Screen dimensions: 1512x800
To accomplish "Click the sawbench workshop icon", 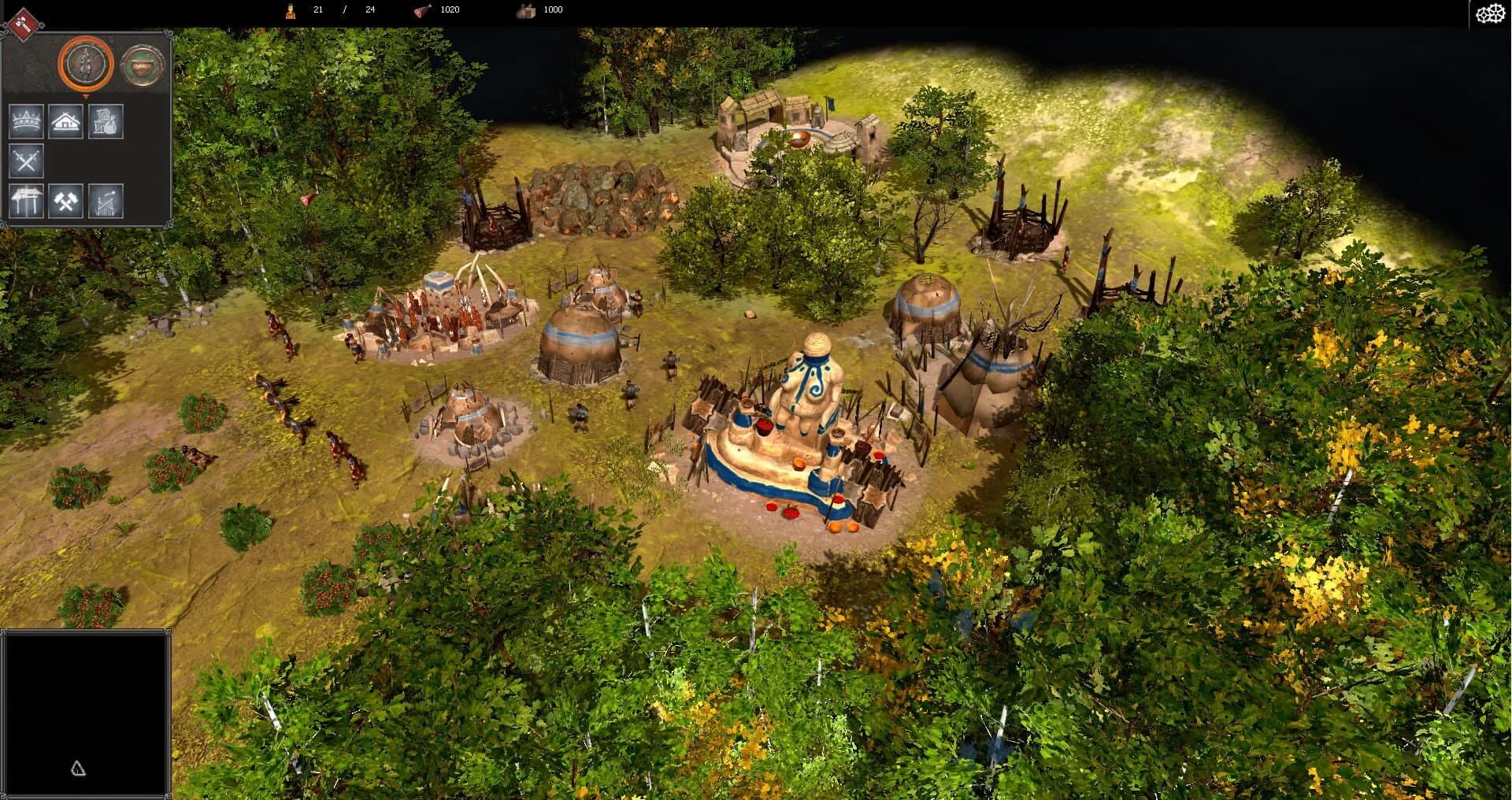I will point(26,202).
